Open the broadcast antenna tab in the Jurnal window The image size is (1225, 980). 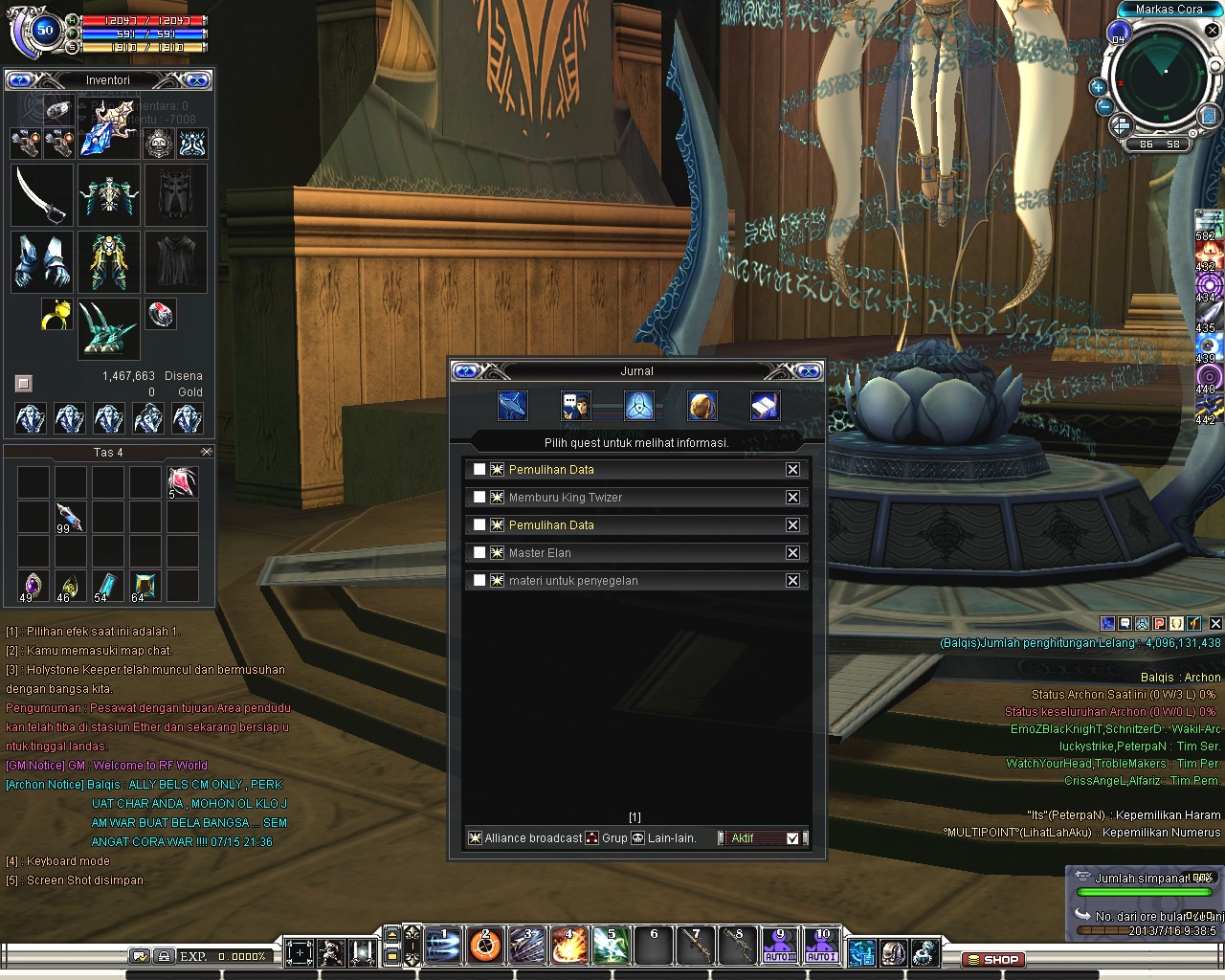point(512,406)
